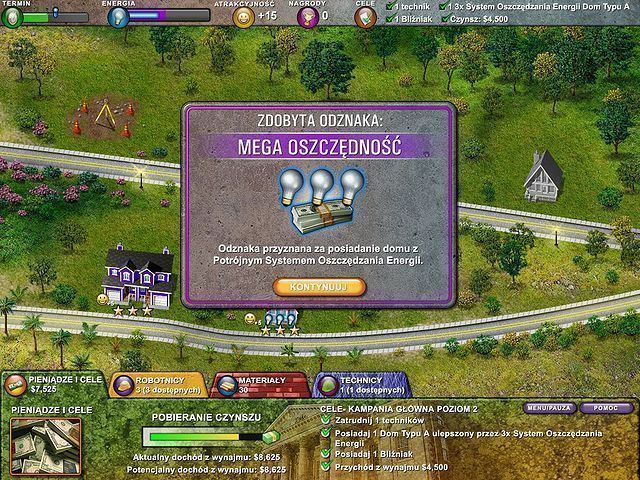Select the Technicy tab
This screenshot has width=640, height=480.
360,386
